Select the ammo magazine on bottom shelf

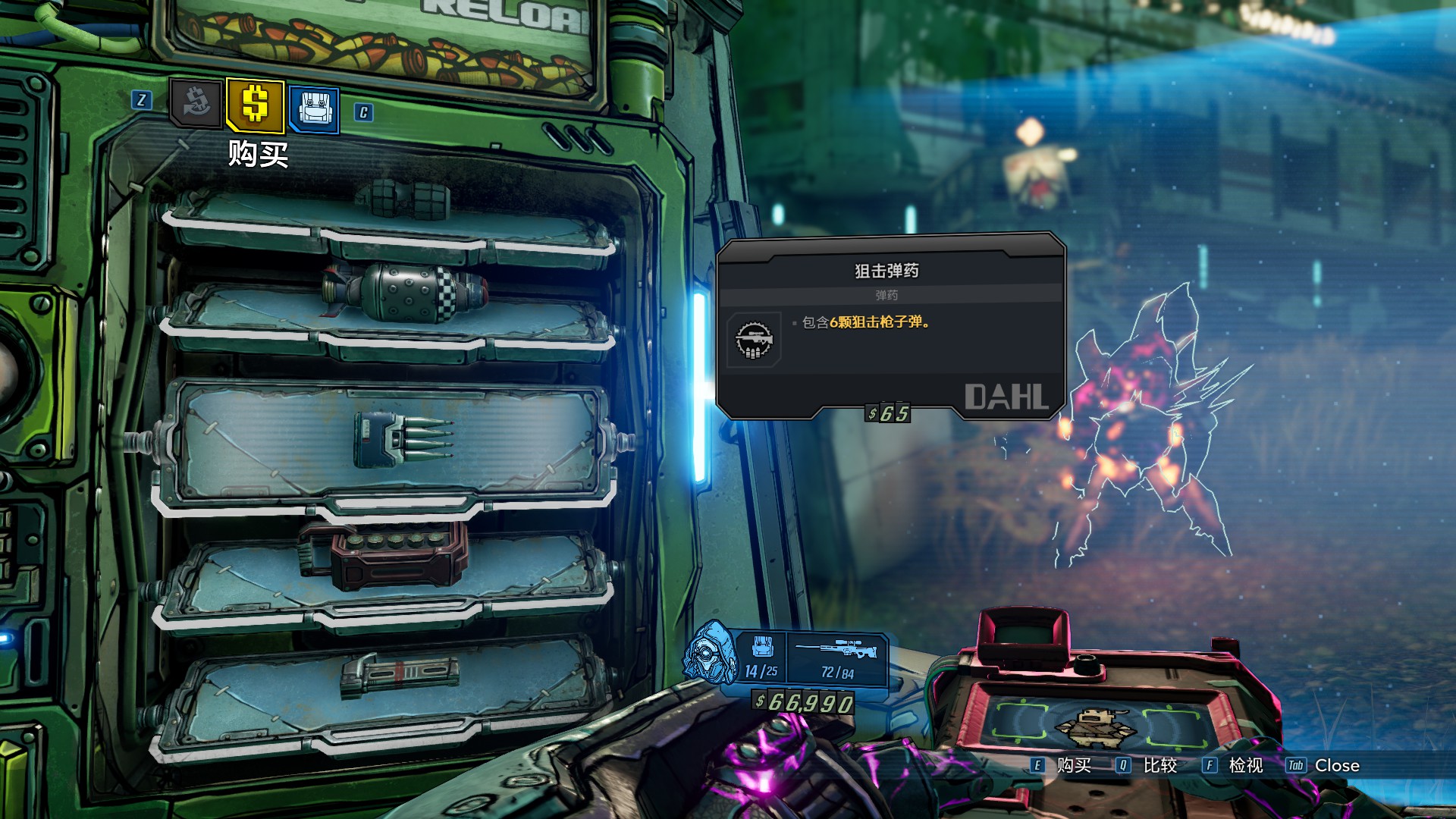pyautogui.click(x=400, y=675)
